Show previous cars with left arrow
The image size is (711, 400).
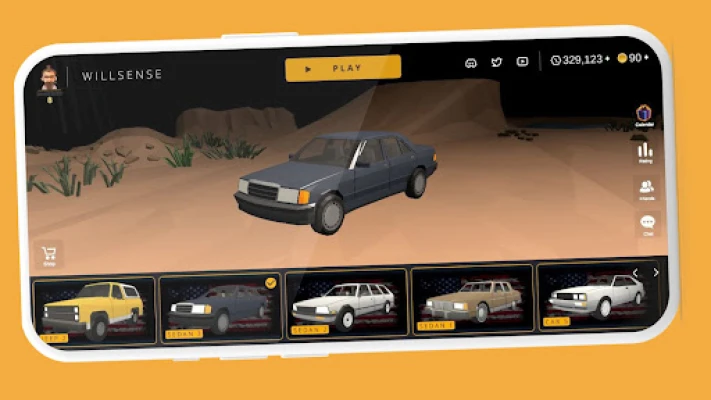pyautogui.click(x=635, y=273)
